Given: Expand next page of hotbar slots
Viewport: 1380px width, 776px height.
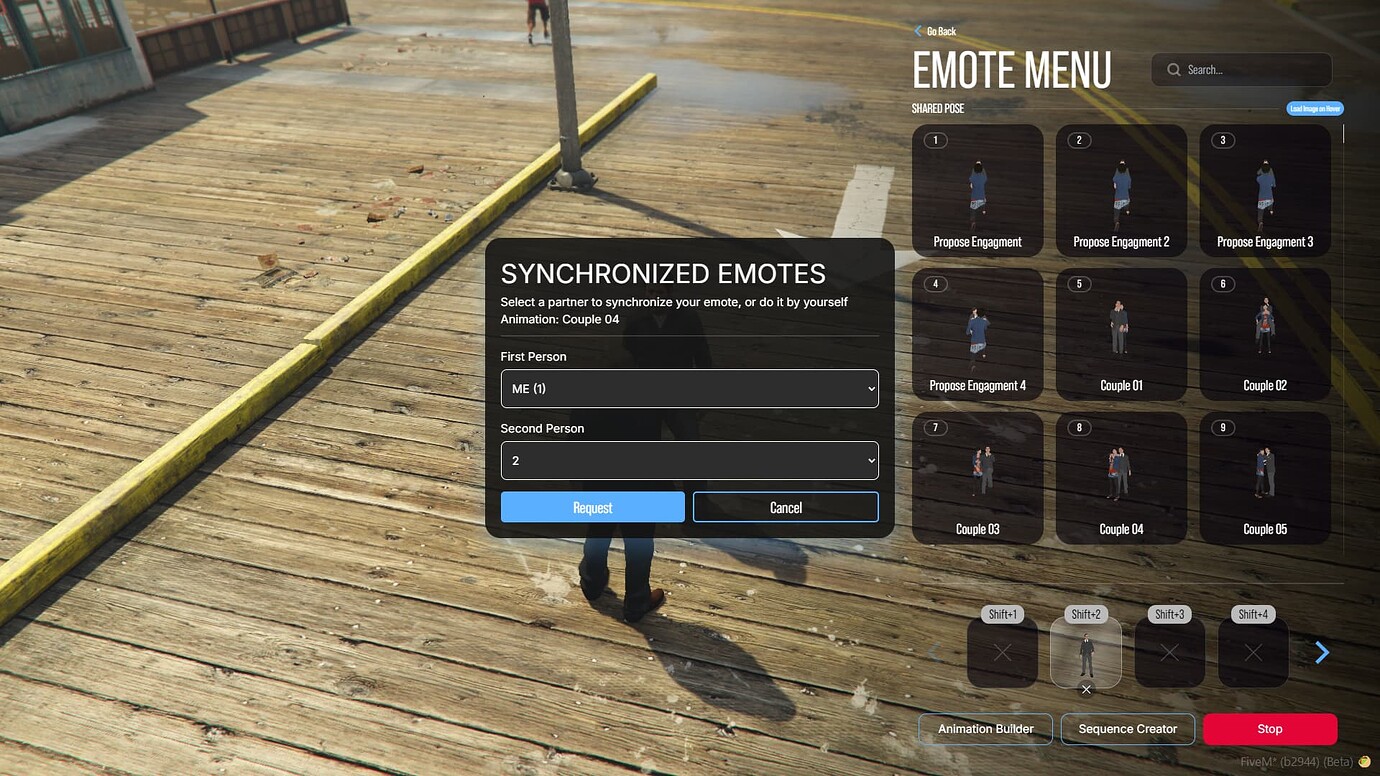Looking at the screenshot, I should coord(1322,652).
